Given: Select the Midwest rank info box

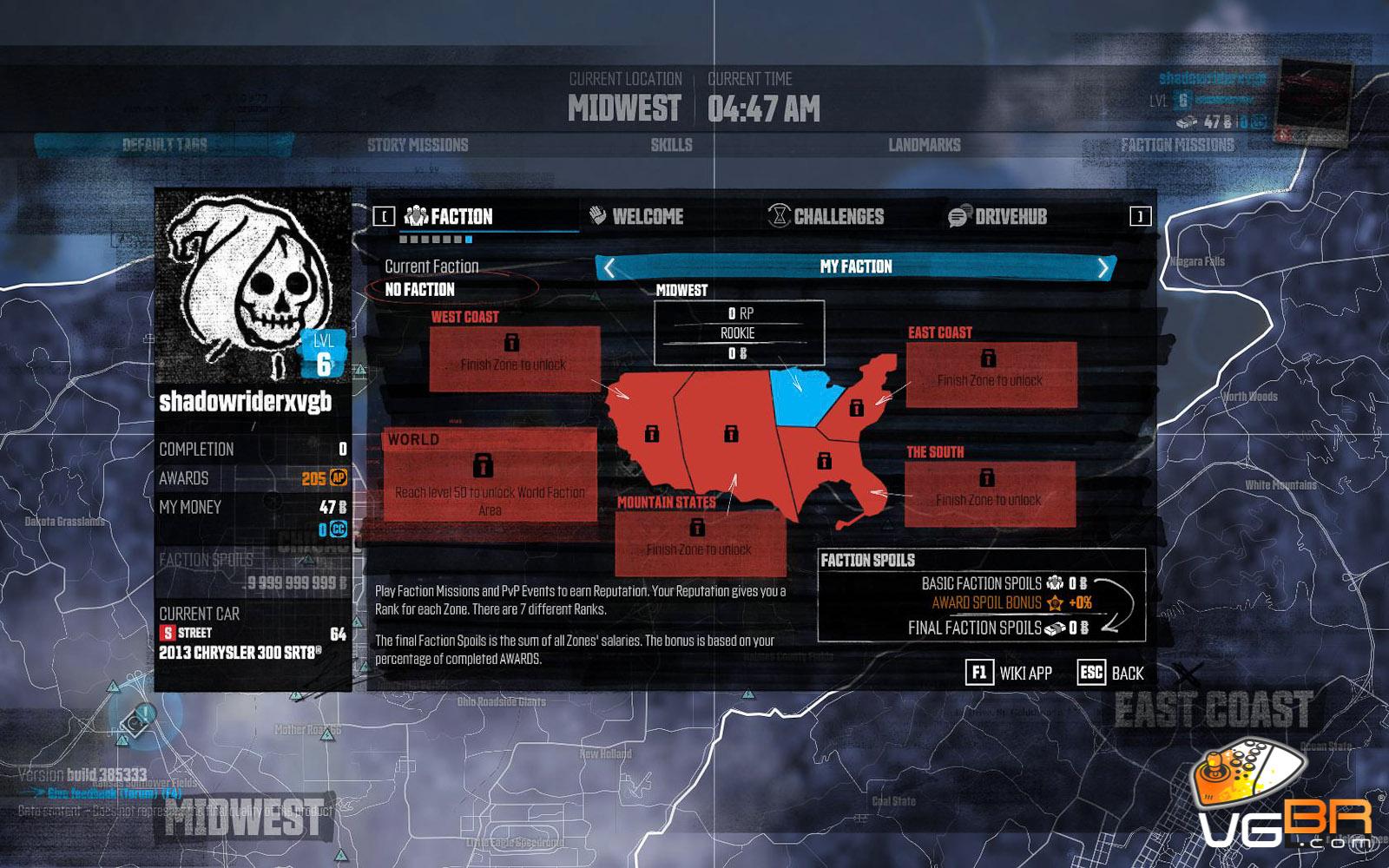Looking at the screenshot, I should 739,332.
